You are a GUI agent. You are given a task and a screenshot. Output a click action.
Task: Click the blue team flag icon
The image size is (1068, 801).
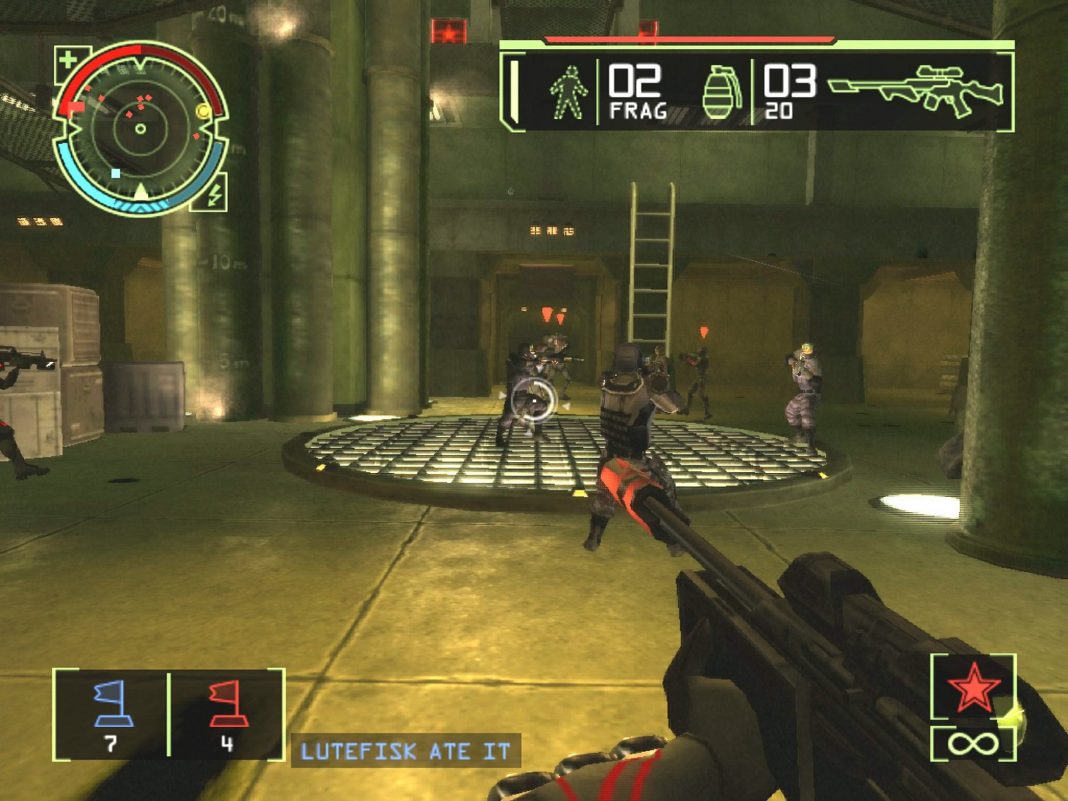pyautogui.click(x=110, y=701)
